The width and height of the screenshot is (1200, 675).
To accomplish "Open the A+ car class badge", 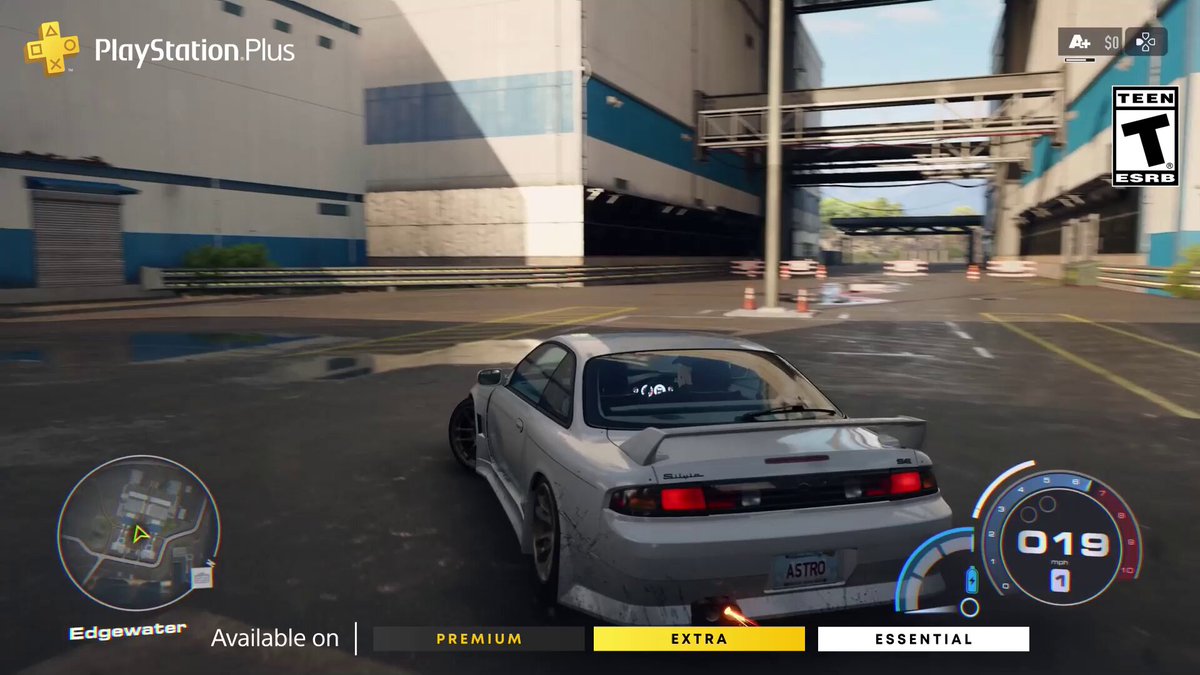I will tap(1079, 42).
